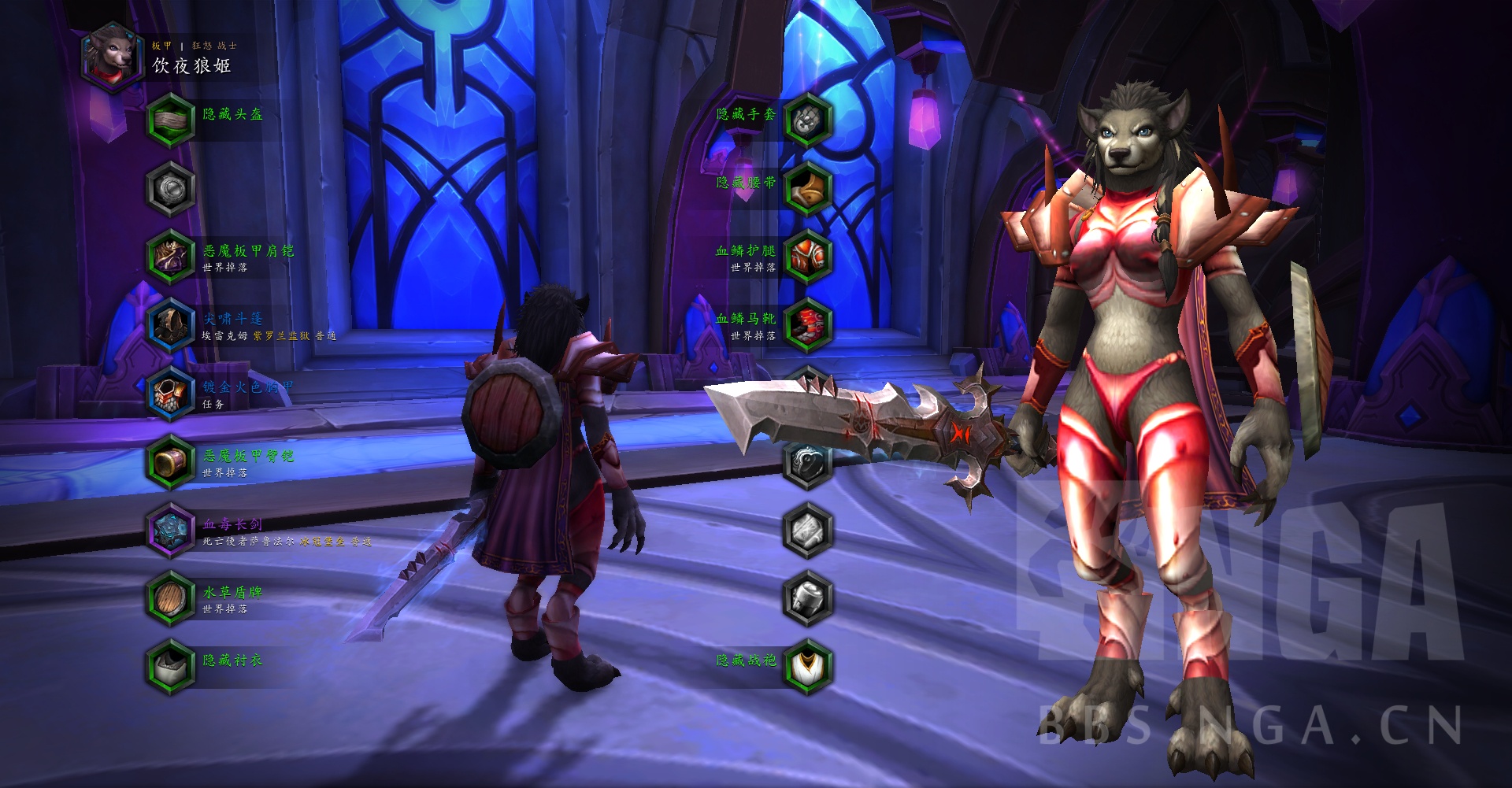Viewport: 1512px width, 788px height.
Task: Click the character portrait 饮夜狼姬
Action: tap(112, 57)
